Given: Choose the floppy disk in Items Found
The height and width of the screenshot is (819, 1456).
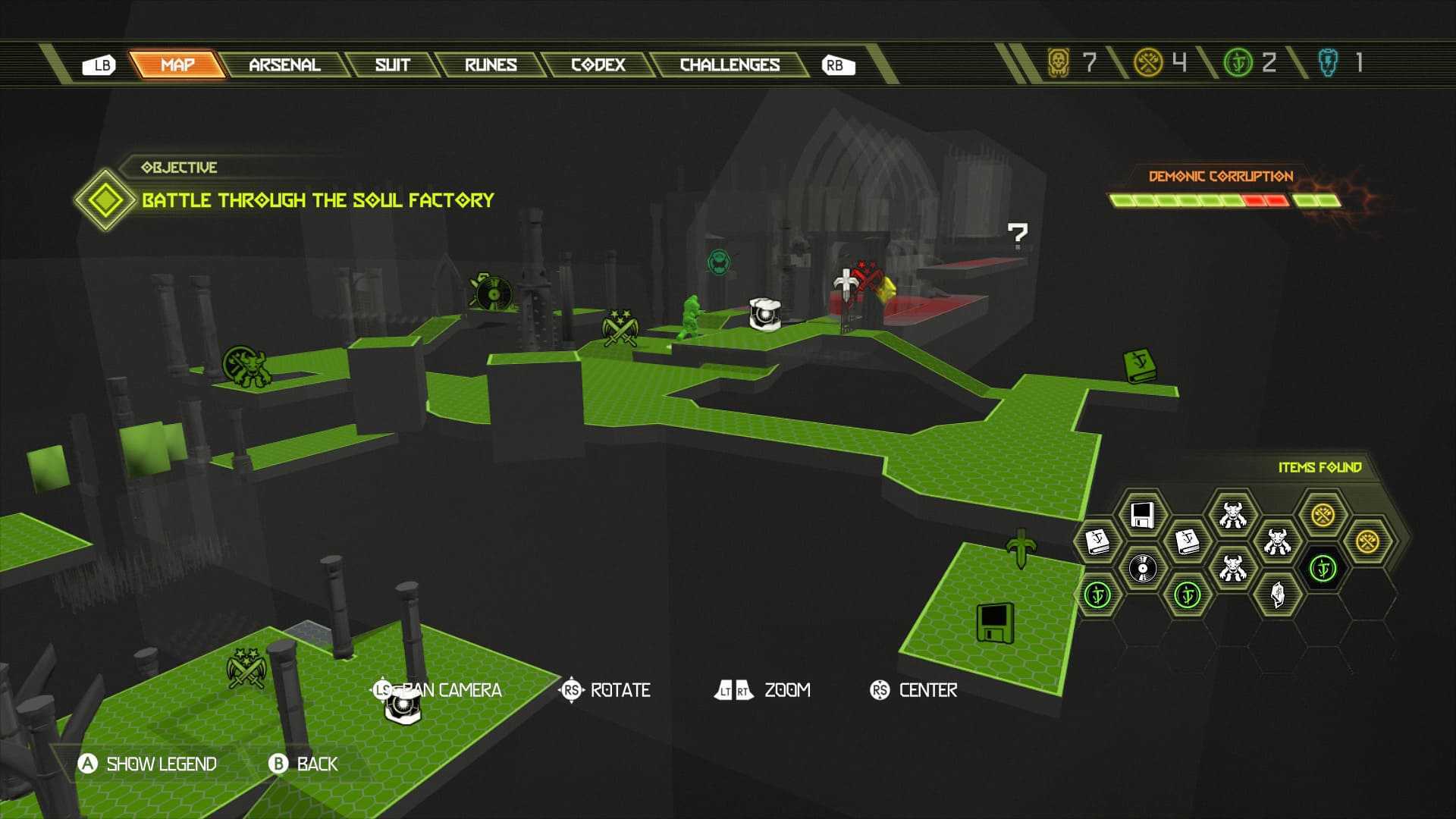Looking at the screenshot, I should [1142, 515].
